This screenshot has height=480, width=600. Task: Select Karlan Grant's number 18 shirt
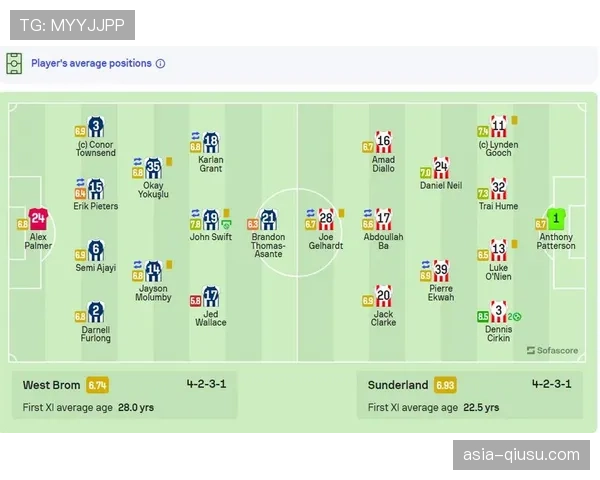211,142
